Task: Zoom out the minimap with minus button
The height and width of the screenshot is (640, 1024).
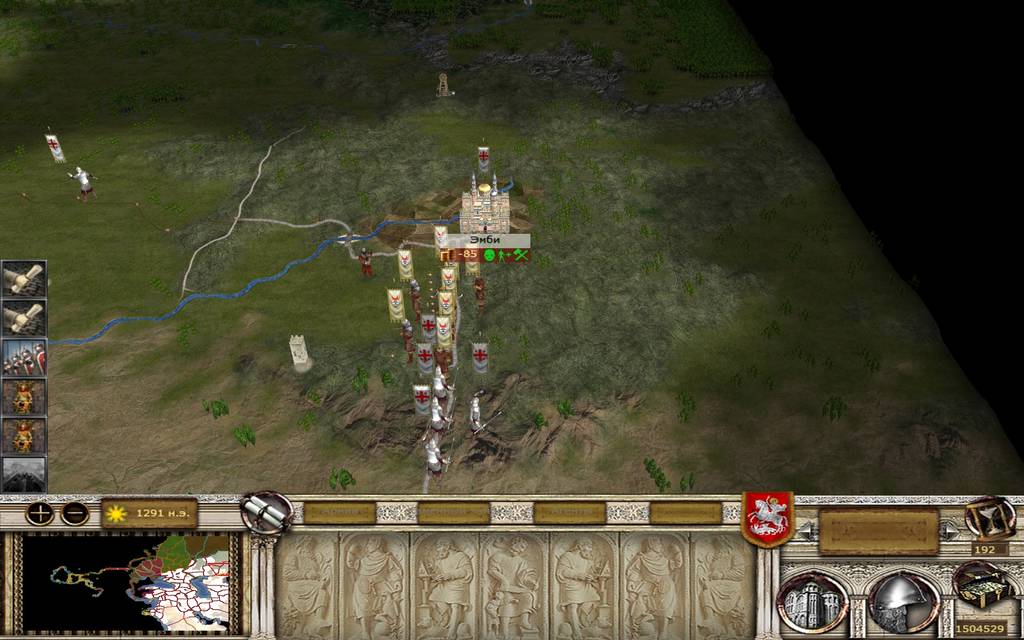Action: 75,514
